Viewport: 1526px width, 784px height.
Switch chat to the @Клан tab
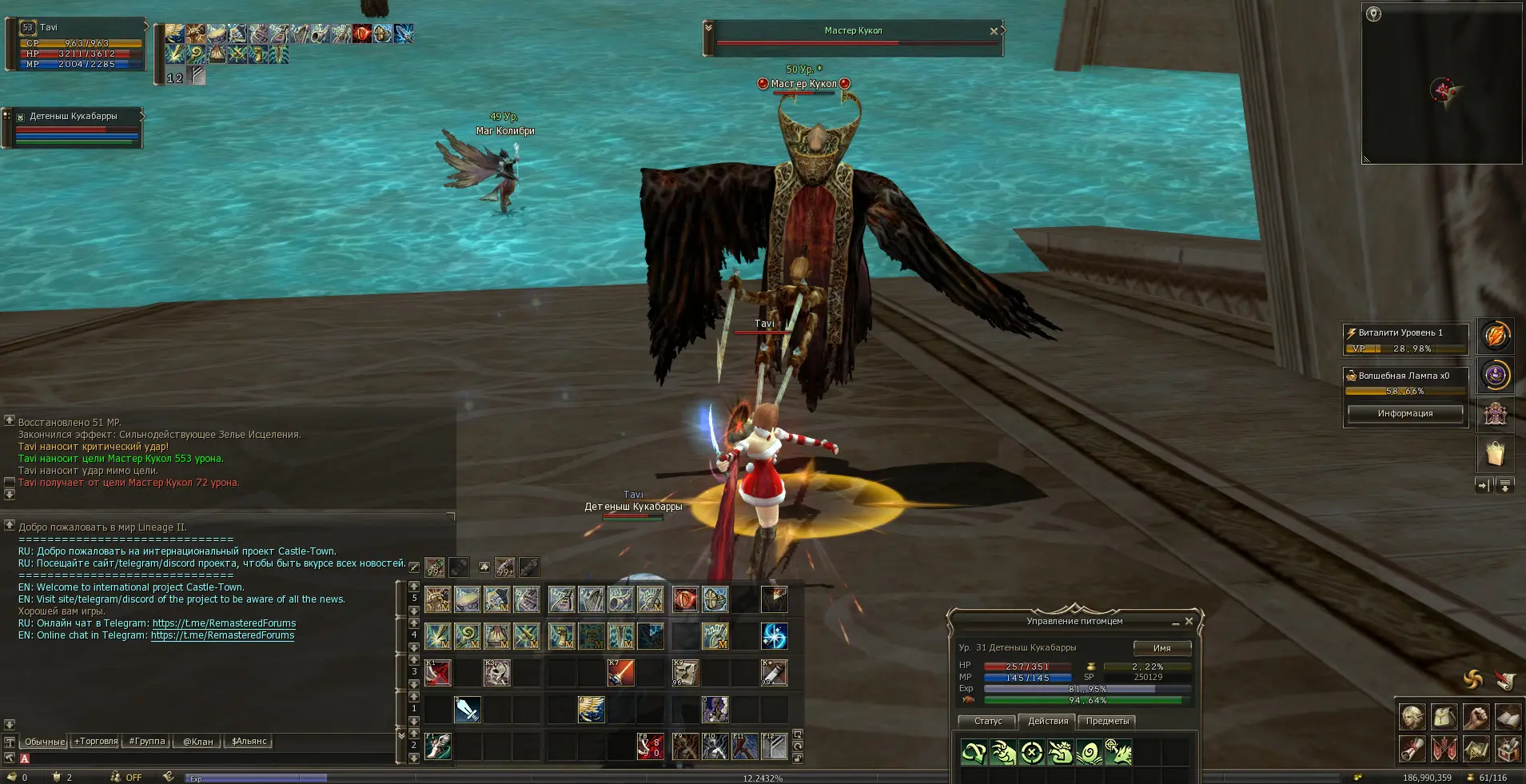[197, 742]
